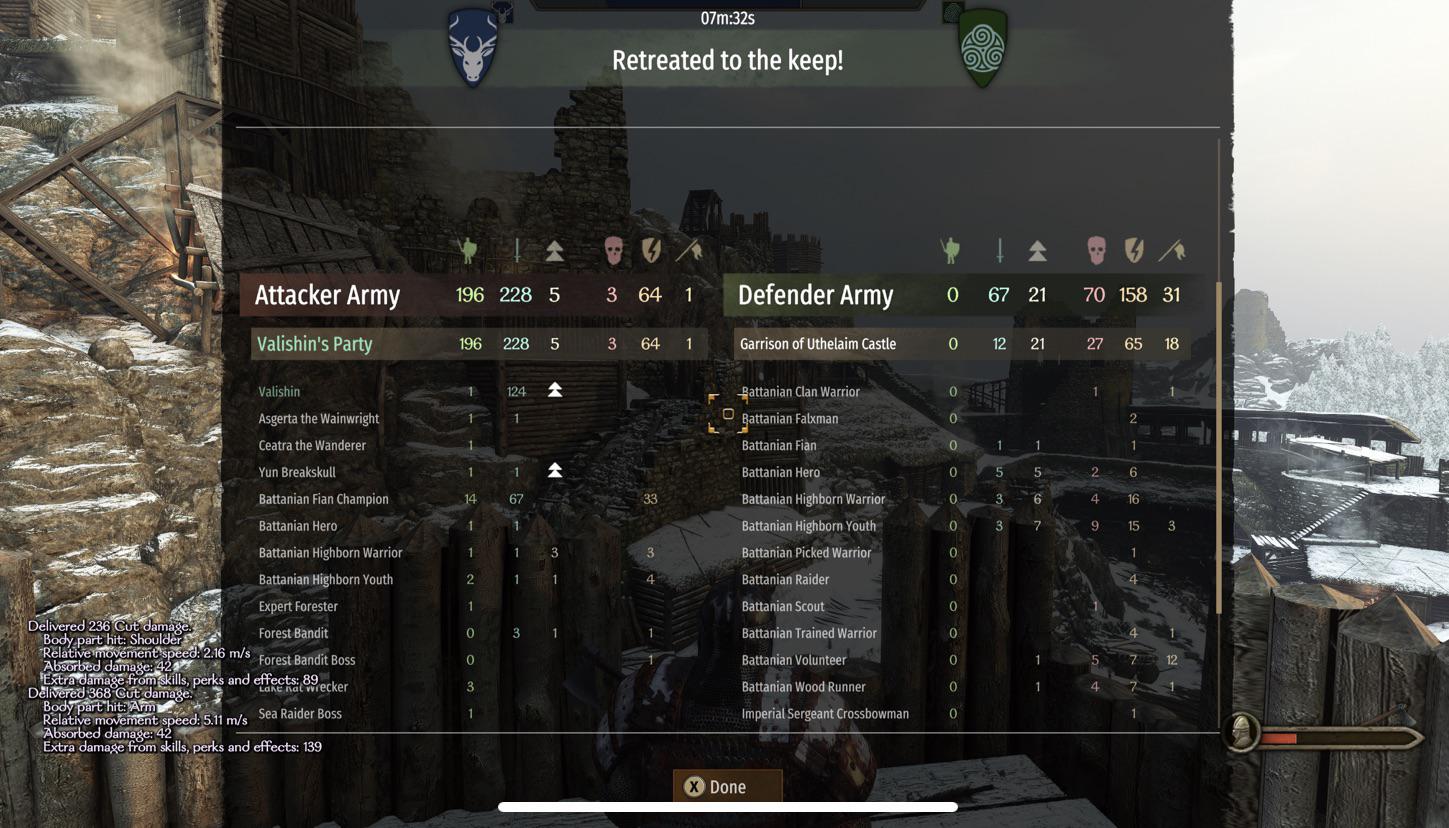Click the routed troops flag icon above Attacker Army
Viewport: 1449px width, 828px height.
(x=690, y=250)
